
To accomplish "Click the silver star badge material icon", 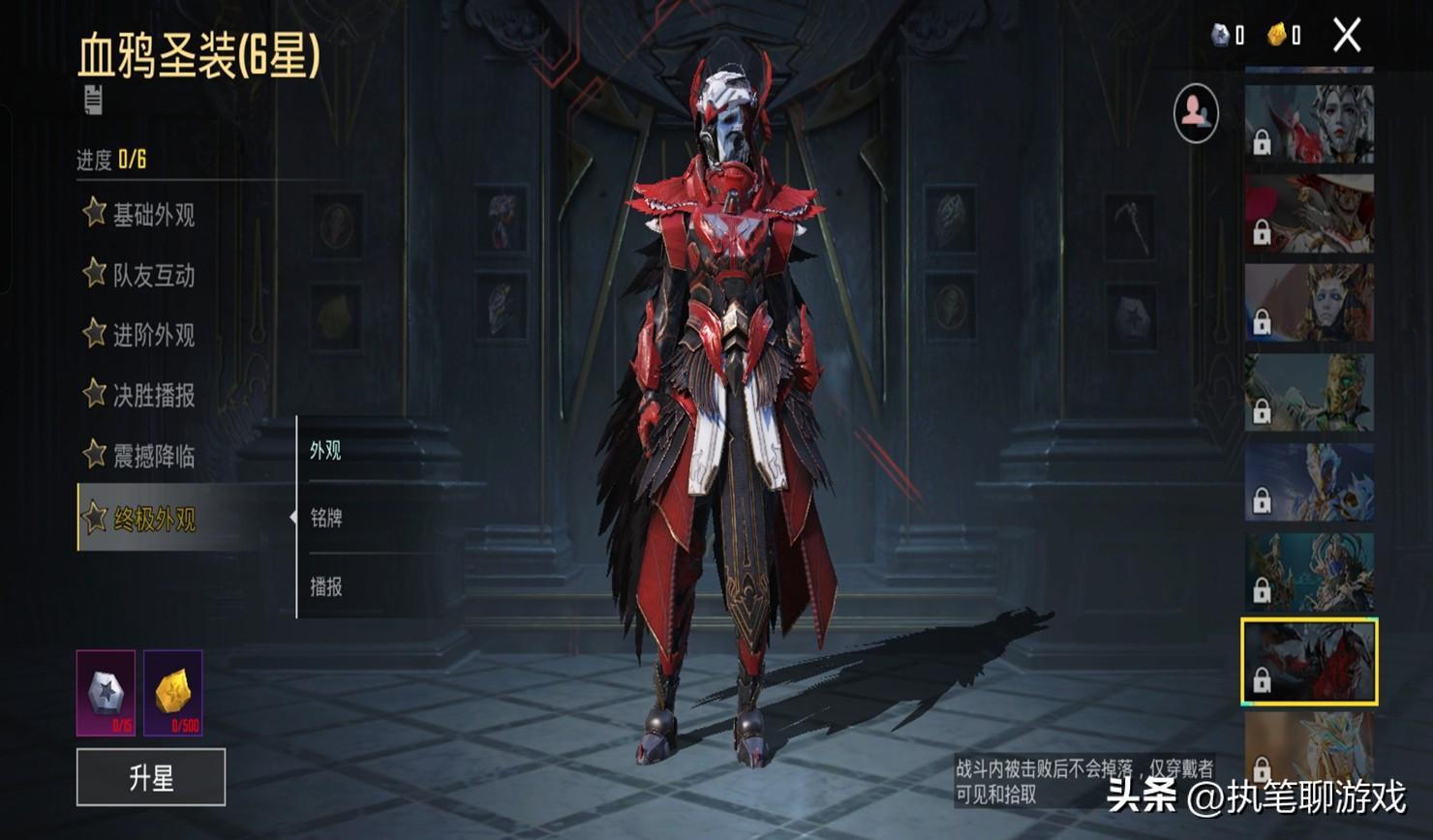I will [x=106, y=693].
